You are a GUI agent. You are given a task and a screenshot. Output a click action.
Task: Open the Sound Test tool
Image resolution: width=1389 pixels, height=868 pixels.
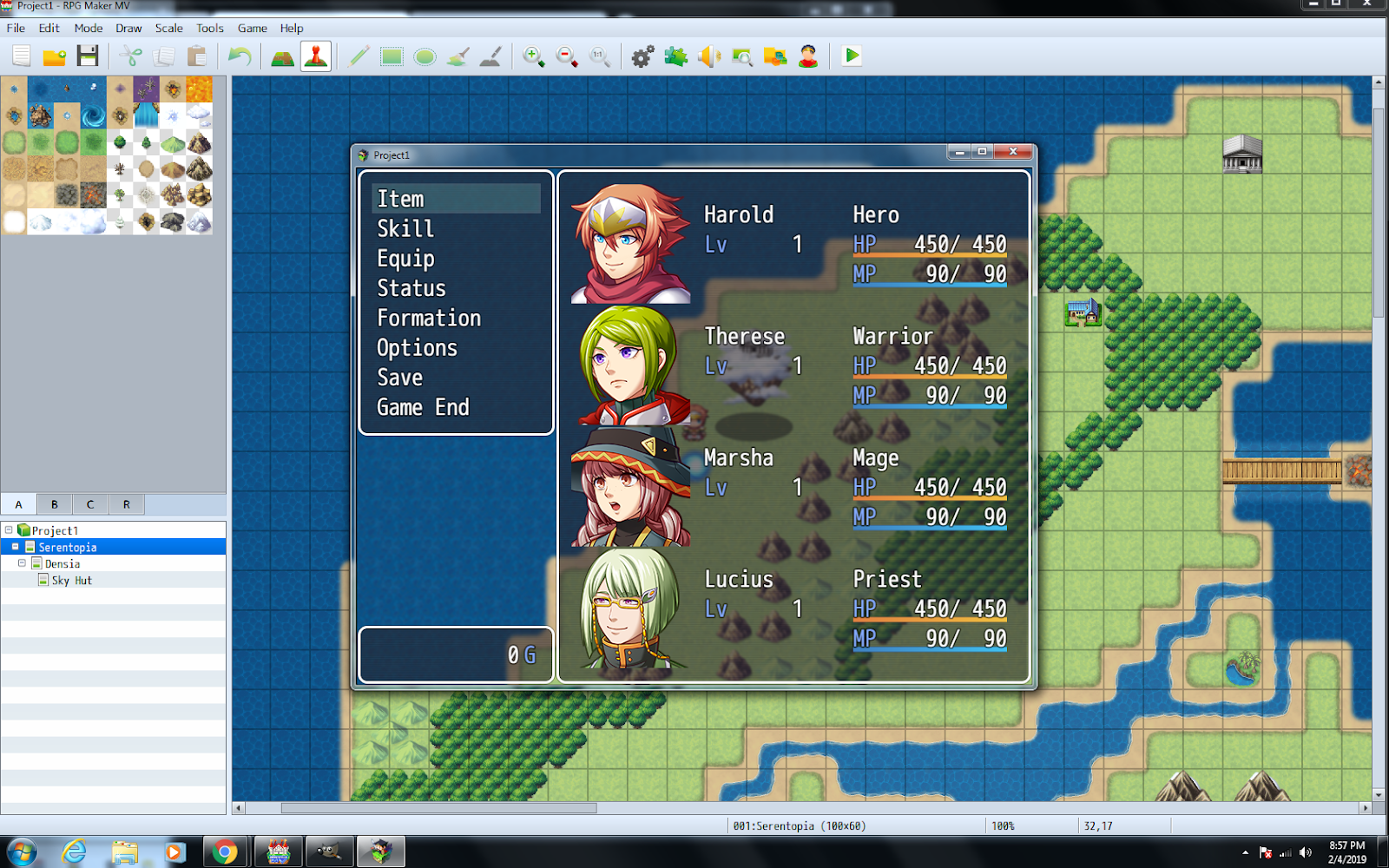click(710, 56)
